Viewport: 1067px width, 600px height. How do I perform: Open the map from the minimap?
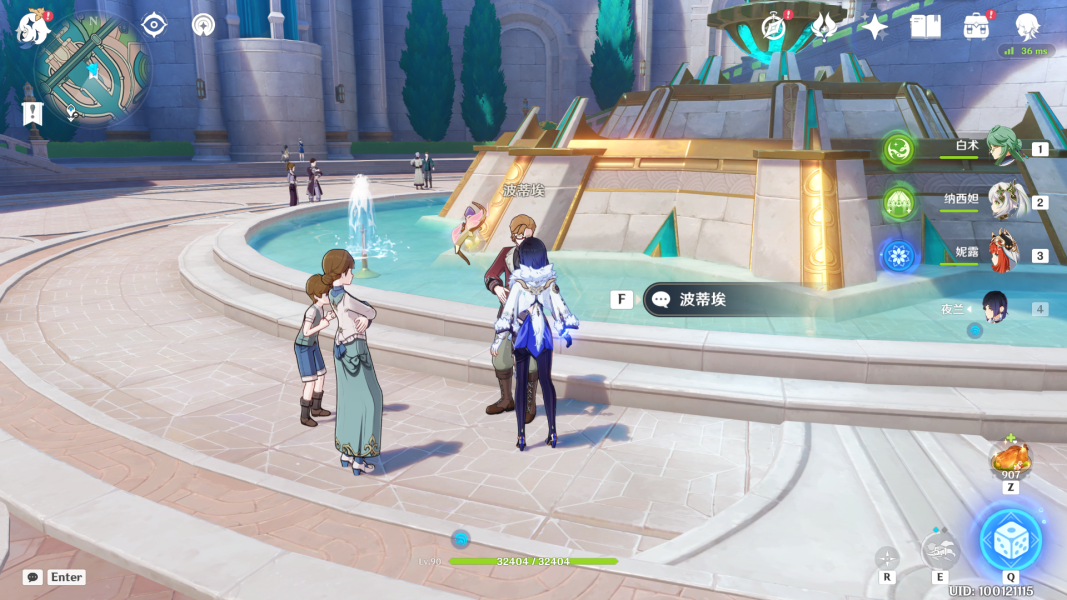pyautogui.click(x=92, y=70)
